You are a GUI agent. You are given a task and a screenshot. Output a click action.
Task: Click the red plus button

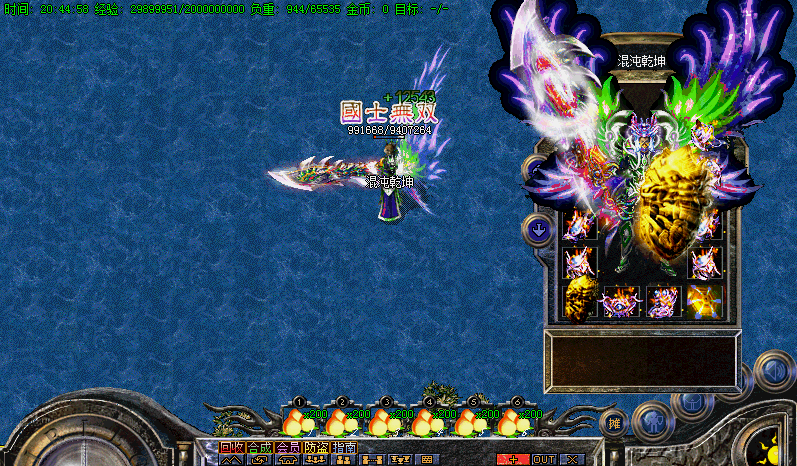[514, 459]
